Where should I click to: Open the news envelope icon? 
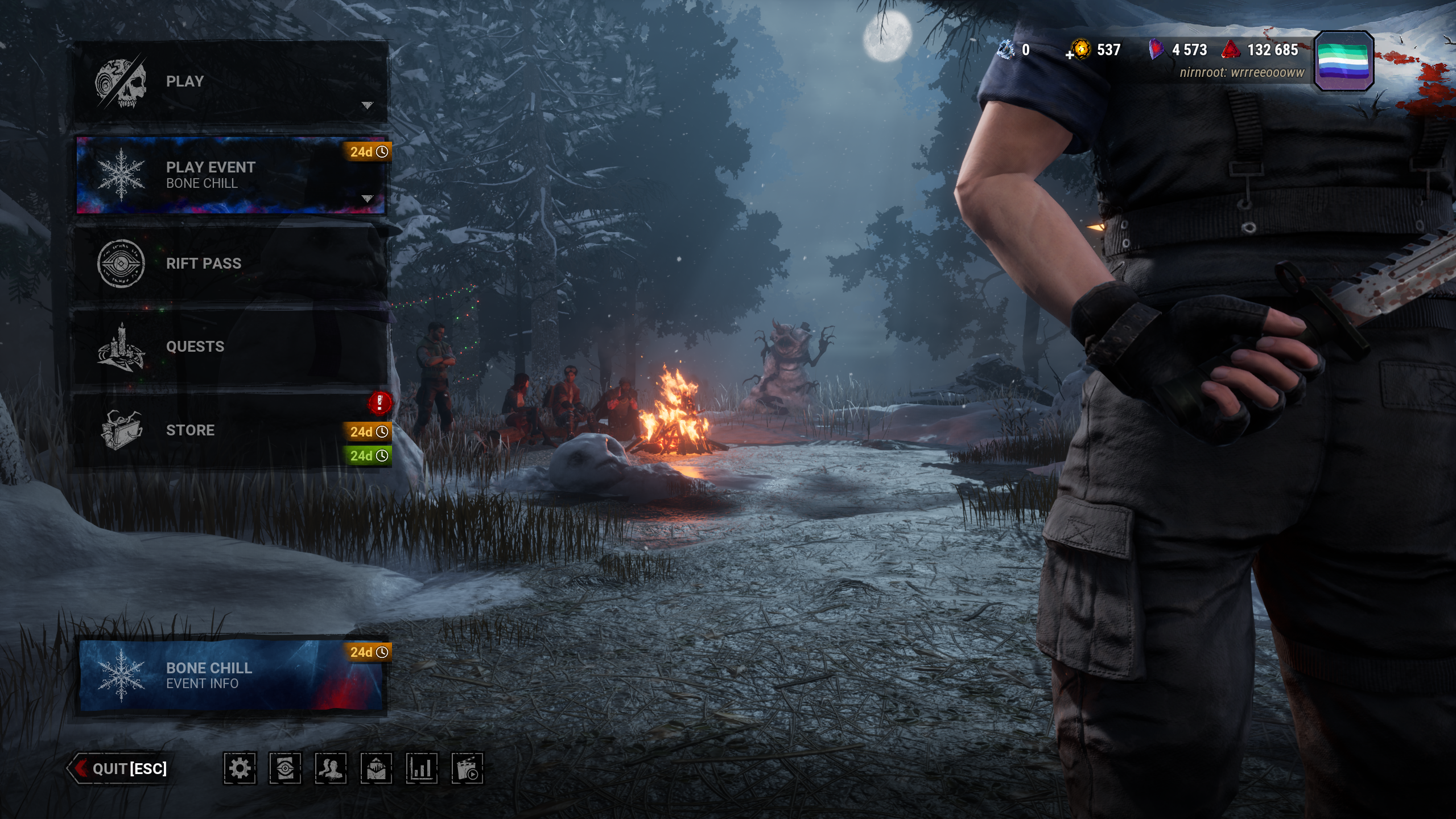[376, 768]
